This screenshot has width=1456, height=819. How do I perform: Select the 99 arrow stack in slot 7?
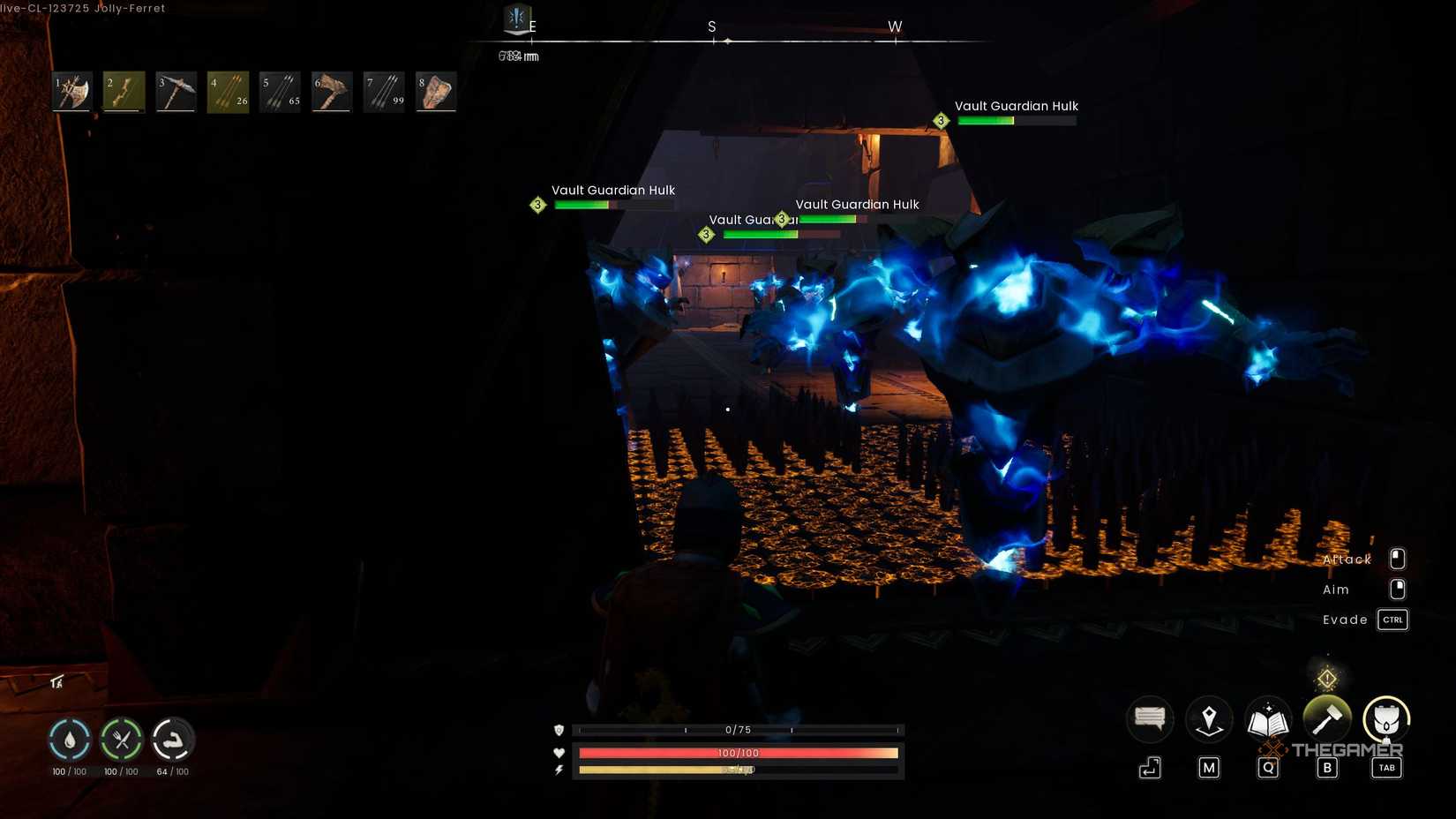(x=384, y=91)
